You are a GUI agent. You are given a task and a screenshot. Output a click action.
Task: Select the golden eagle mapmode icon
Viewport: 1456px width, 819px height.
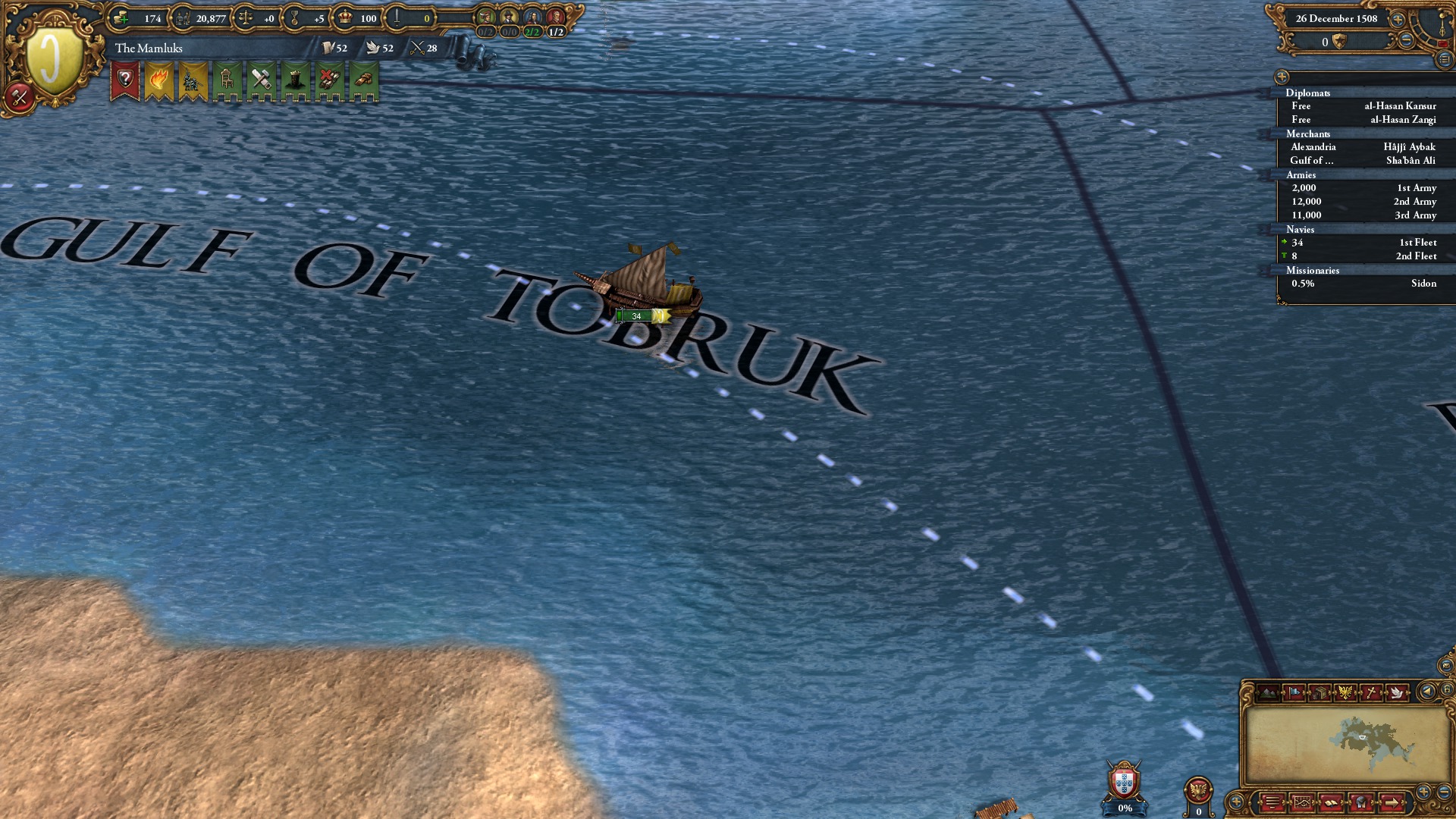[x=1346, y=692]
